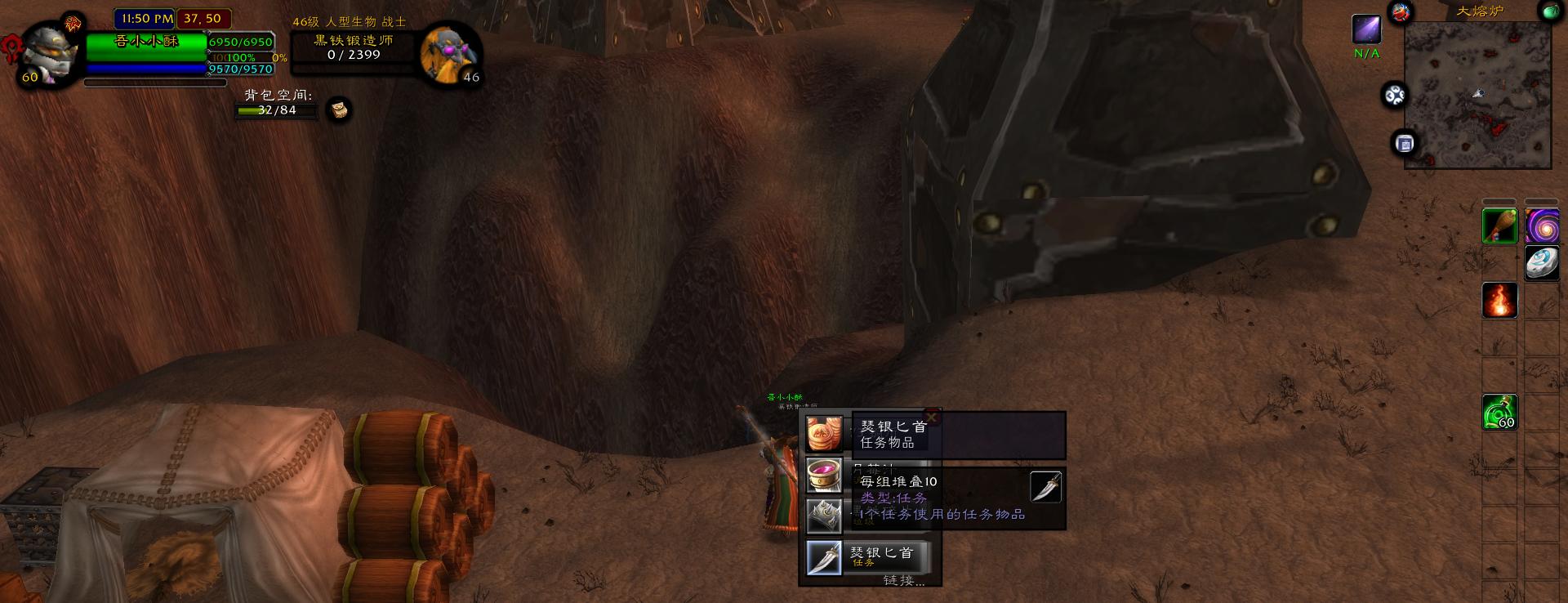Viewport: 1568px width, 603px height.
Task: Activate the white-blue stone item
Action: click(x=1541, y=263)
